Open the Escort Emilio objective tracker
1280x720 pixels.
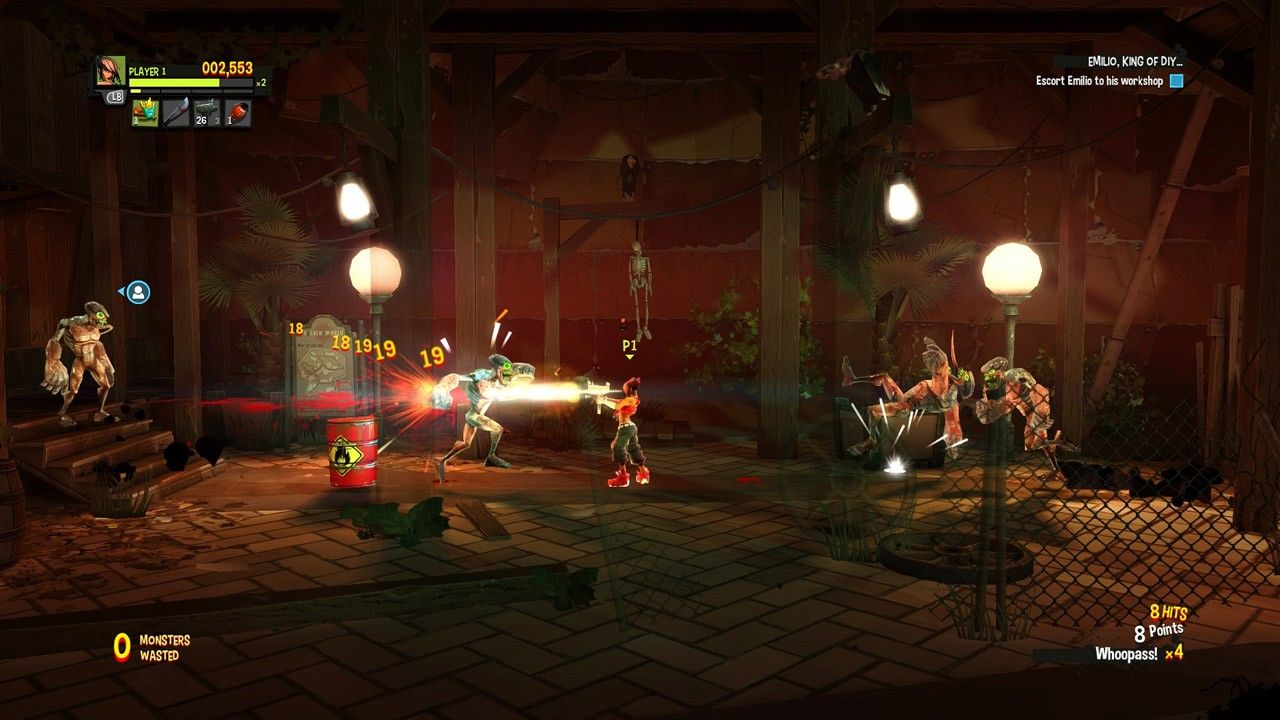pos(1099,81)
